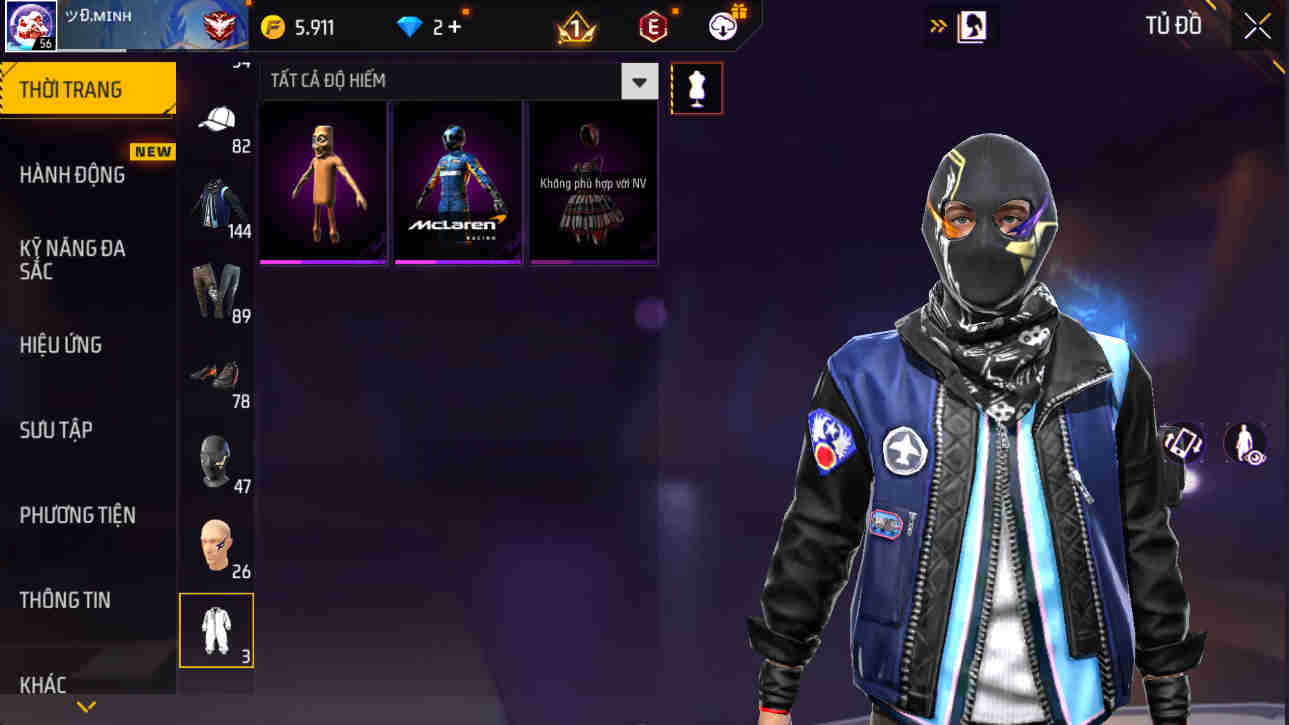The width and height of the screenshot is (1289, 725).
Task: Select the pants category icon
Action: [216, 288]
